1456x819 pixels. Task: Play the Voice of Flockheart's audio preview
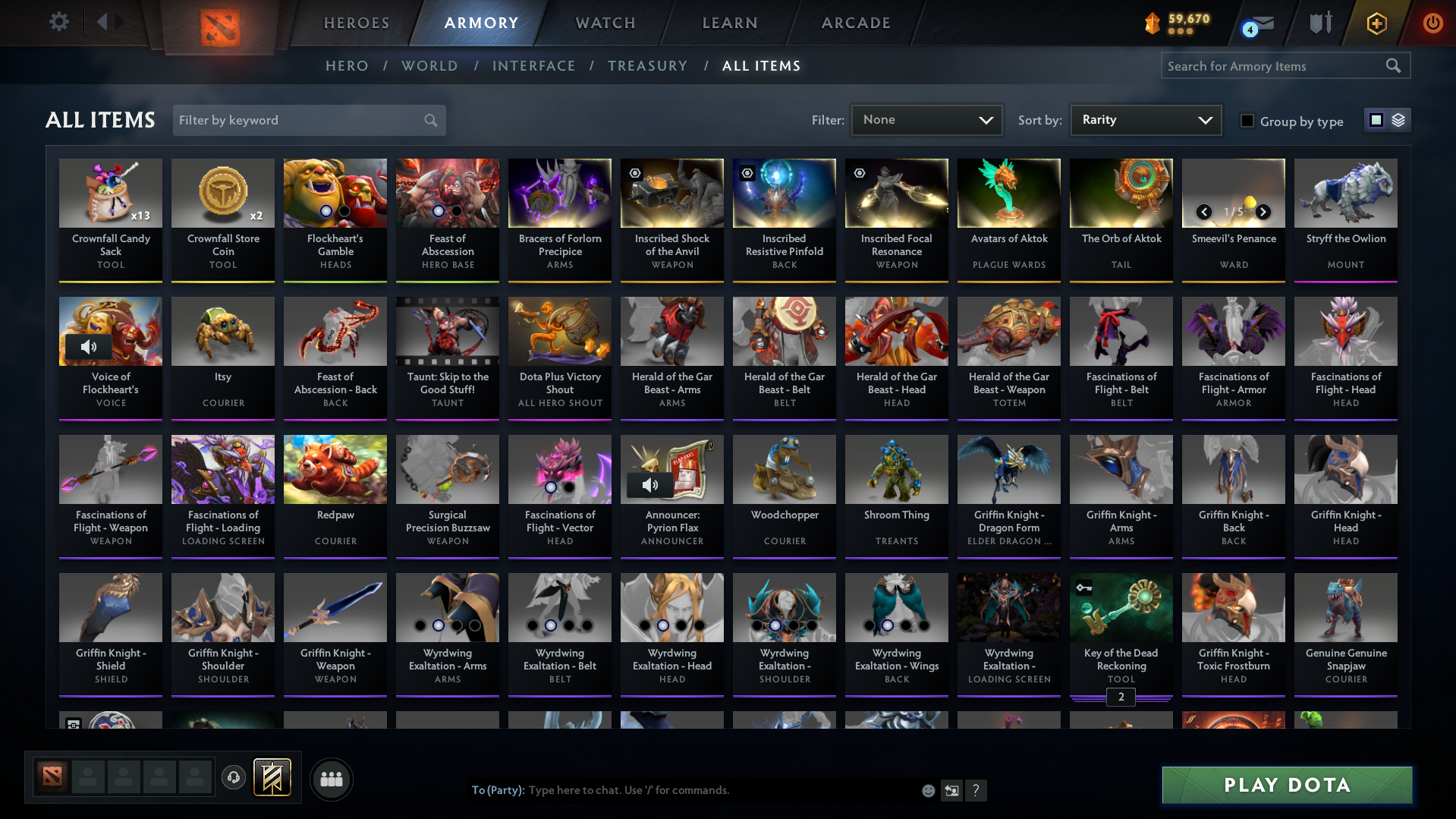click(x=90, y=346)
